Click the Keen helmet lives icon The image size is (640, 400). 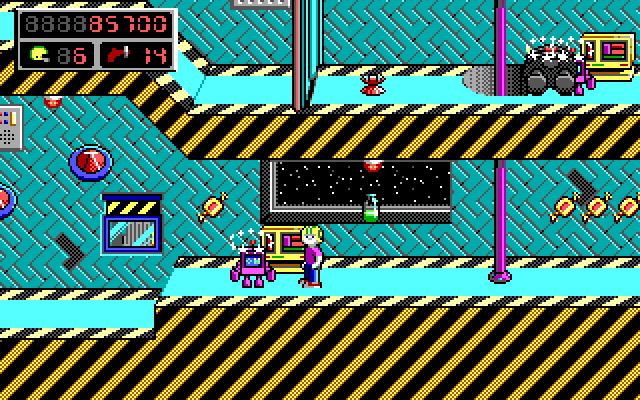coord(39,54)
